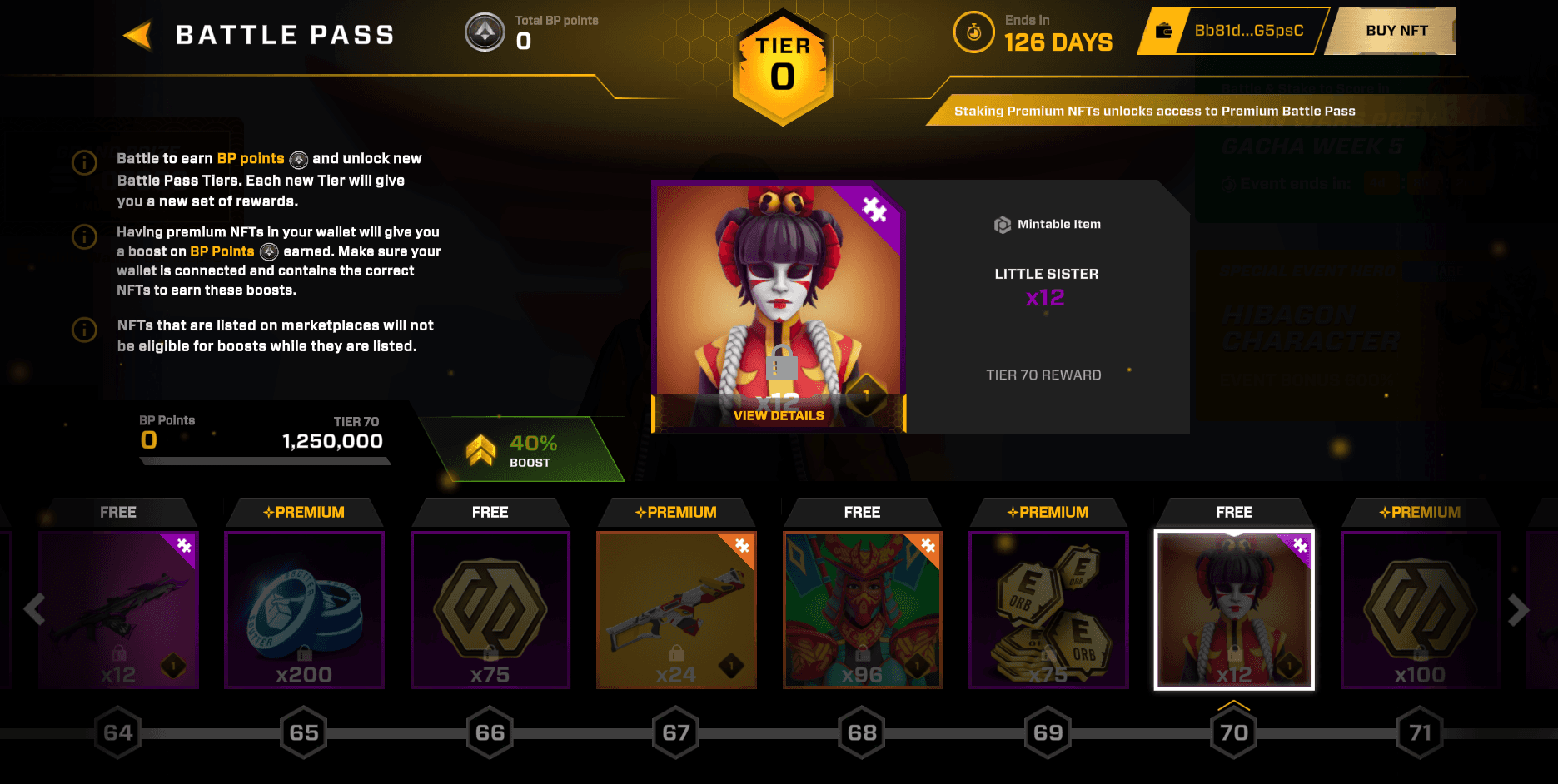Click the Premium Battle Pass staking banner
Screen dimensions: 1558x784
tap(1154, 111)
